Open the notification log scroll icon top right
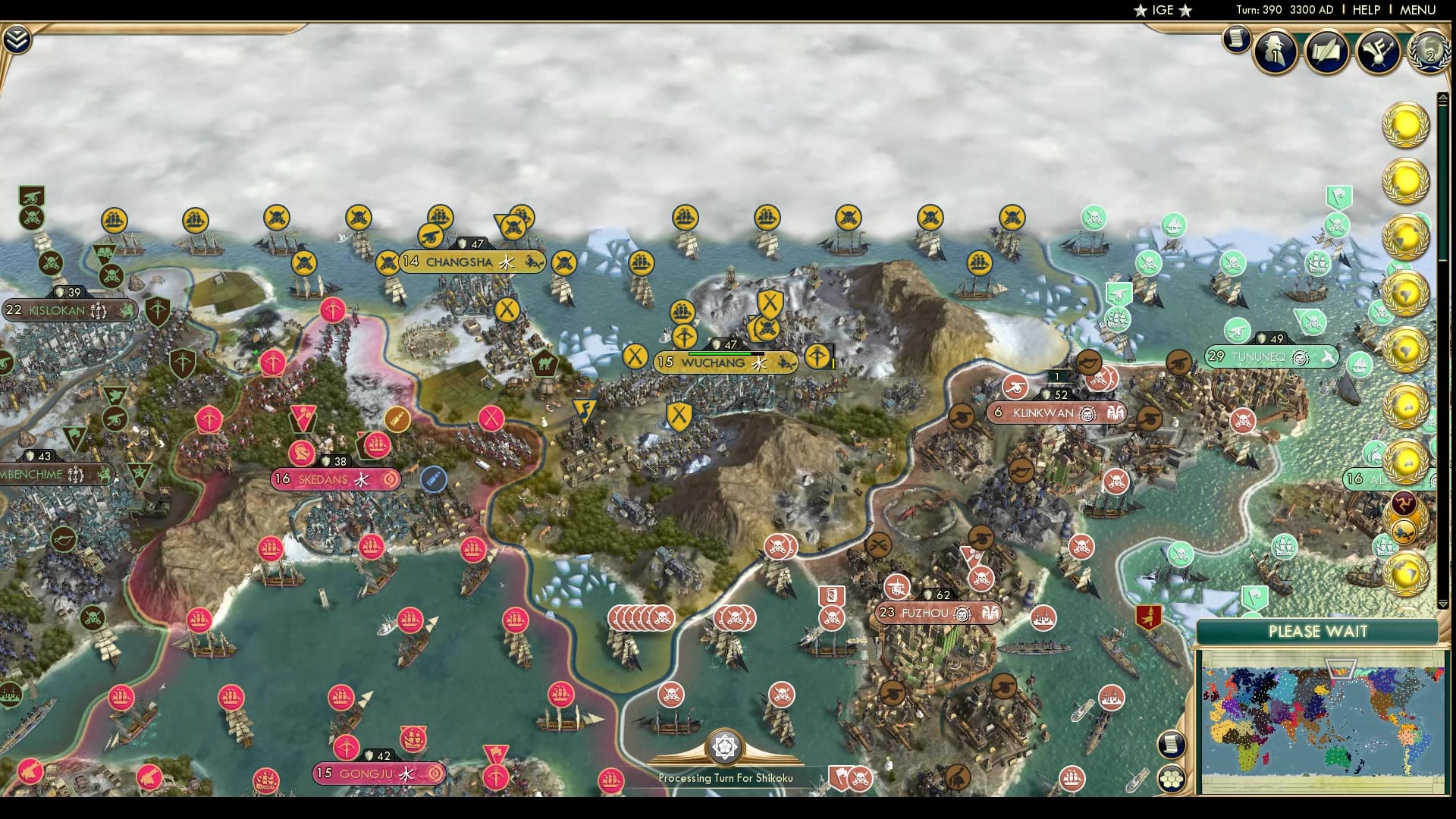This screenshot has width=1456, height=819. pos(1236,38)
